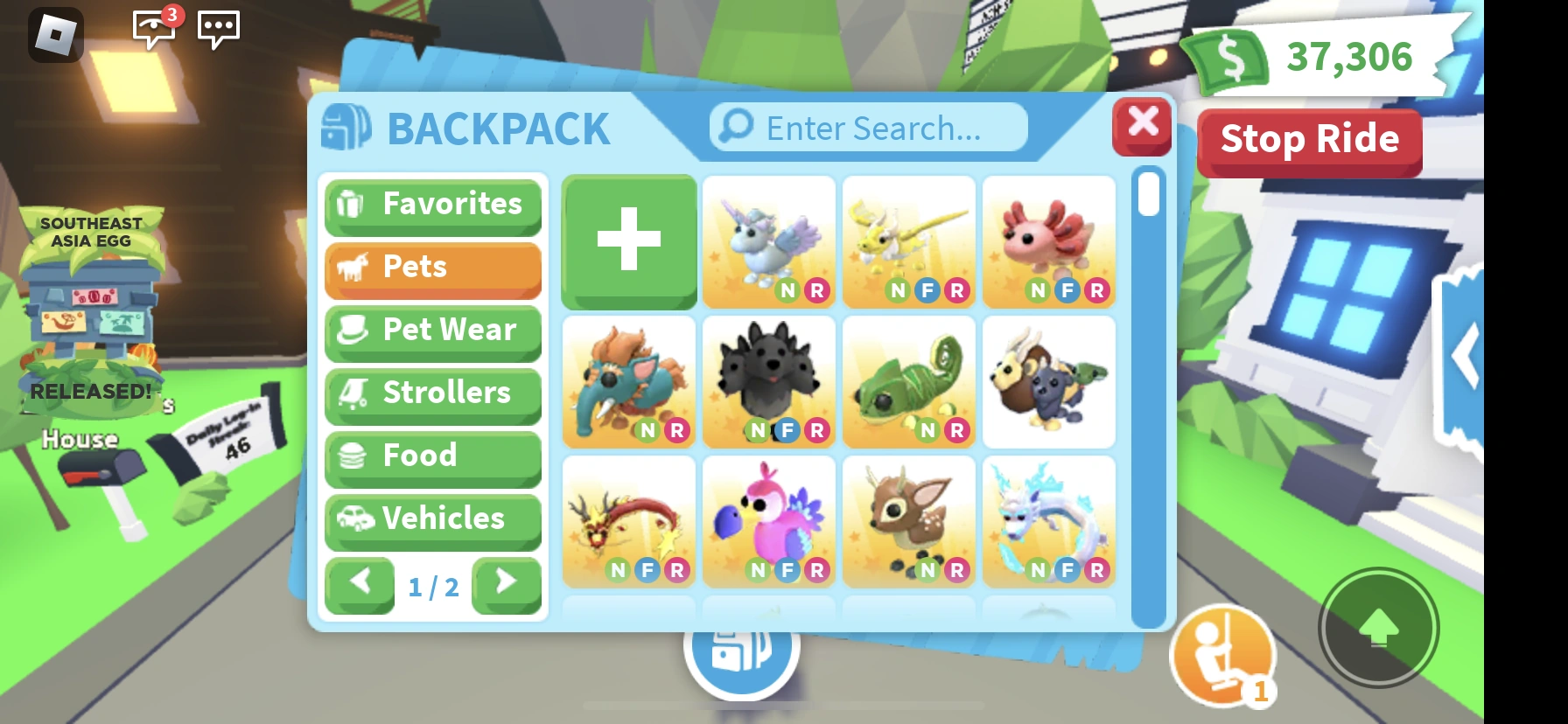Tap the green plus tile to add a pet
The width and height of the screenshot is (1568, 724).
(628, 241)
